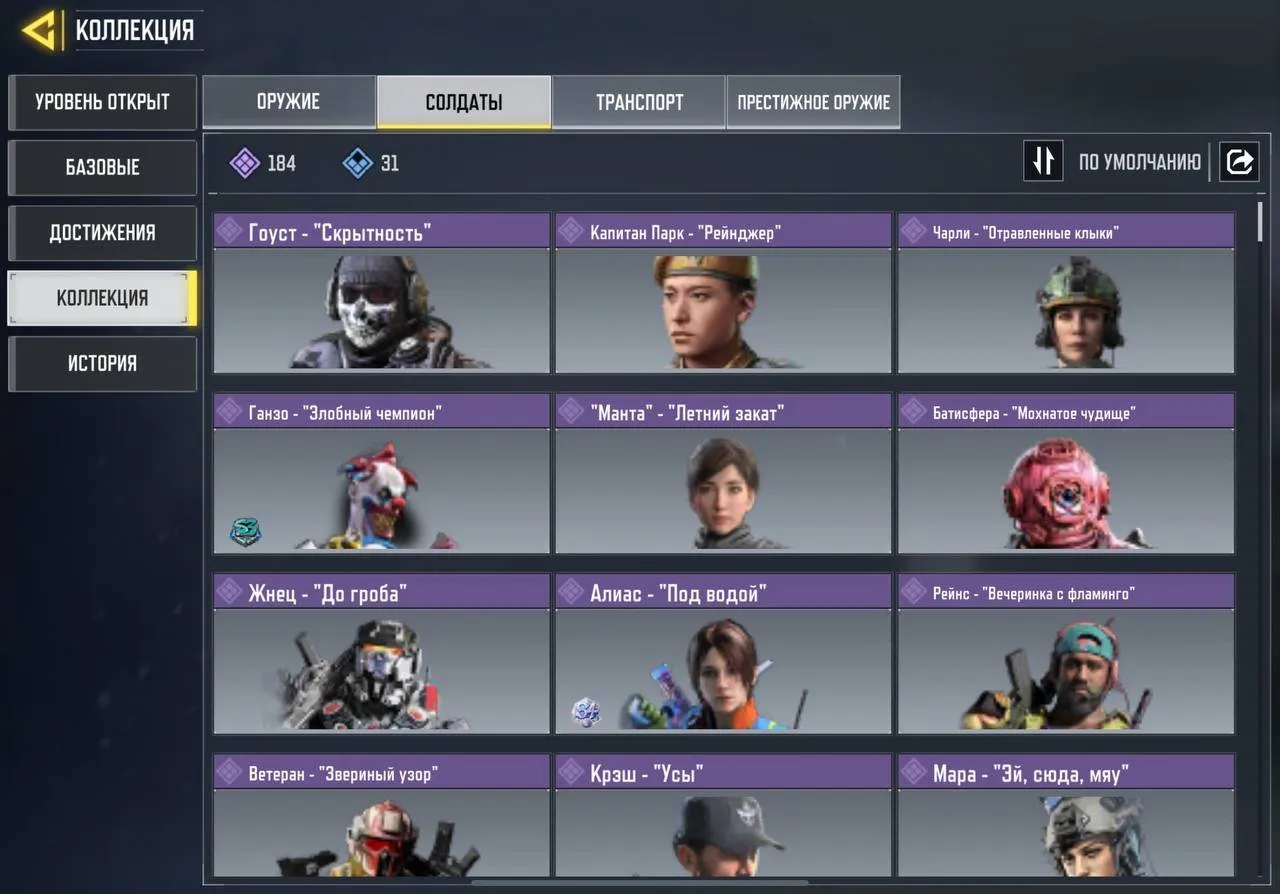Image resolution: width=1280 pixels, height=894 pixels.
Task: Click the charm badge on Ганзо card
Action: tap(245, 532)
